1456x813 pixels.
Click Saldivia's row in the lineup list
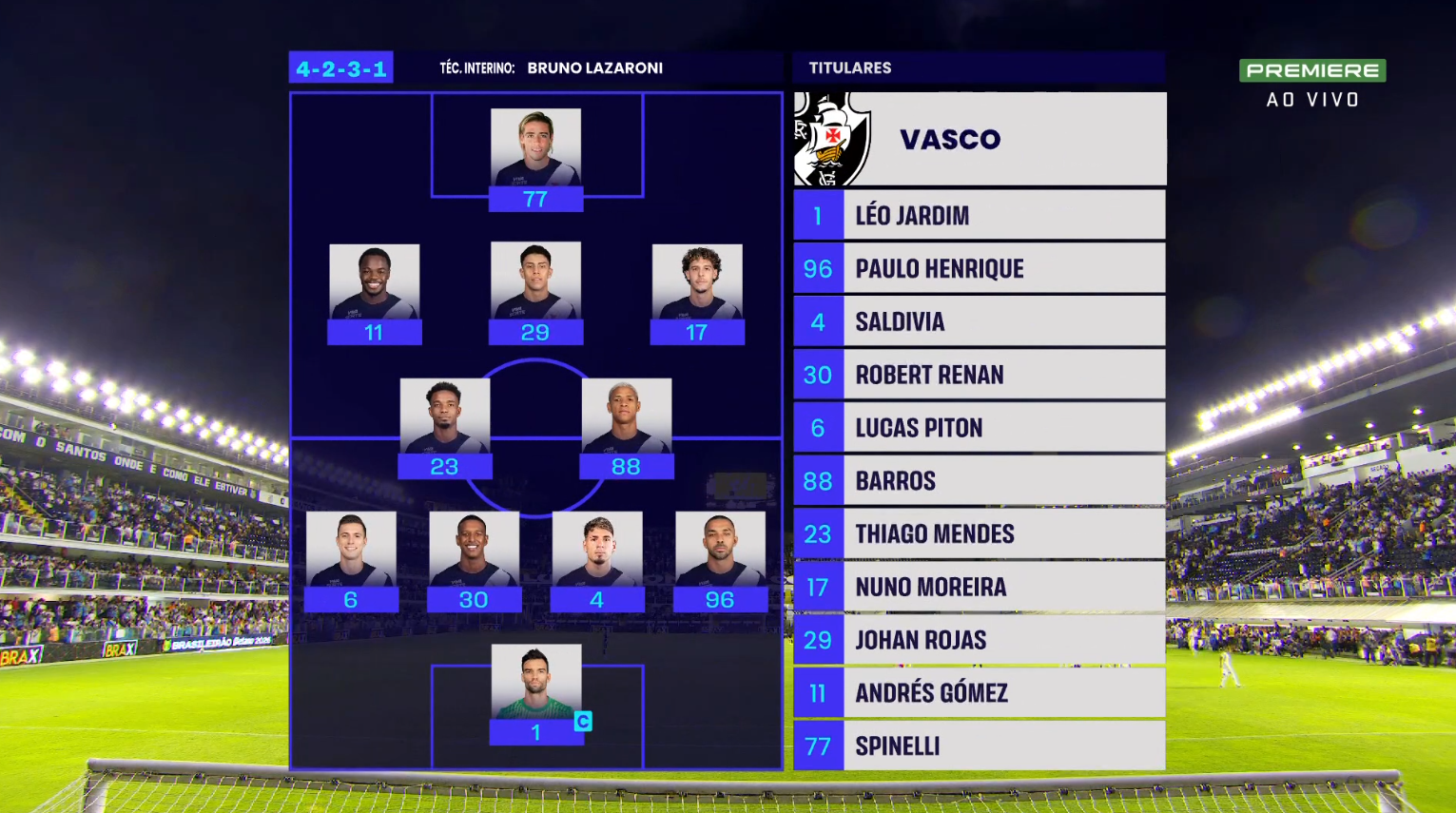coord(979,321)
